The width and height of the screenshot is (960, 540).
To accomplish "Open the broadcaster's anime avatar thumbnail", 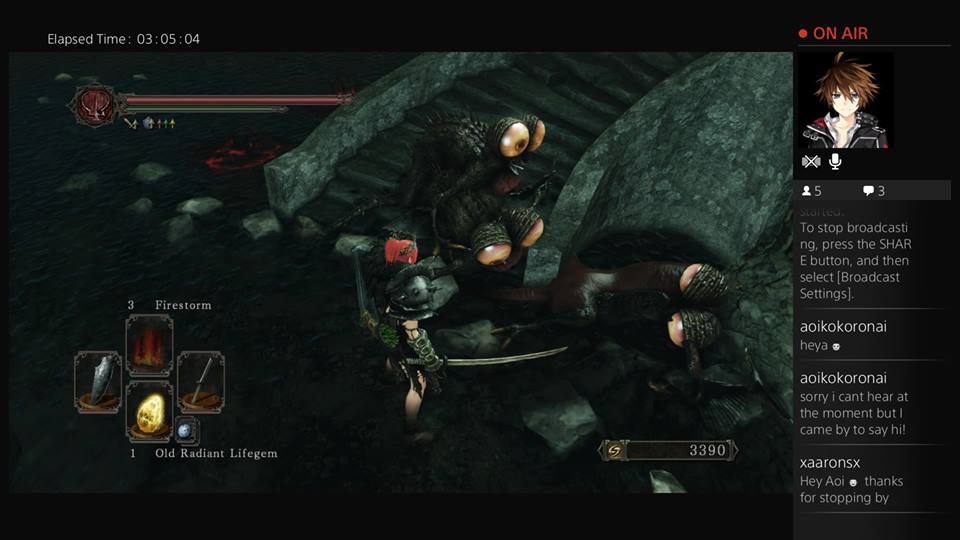I will 846,100.
